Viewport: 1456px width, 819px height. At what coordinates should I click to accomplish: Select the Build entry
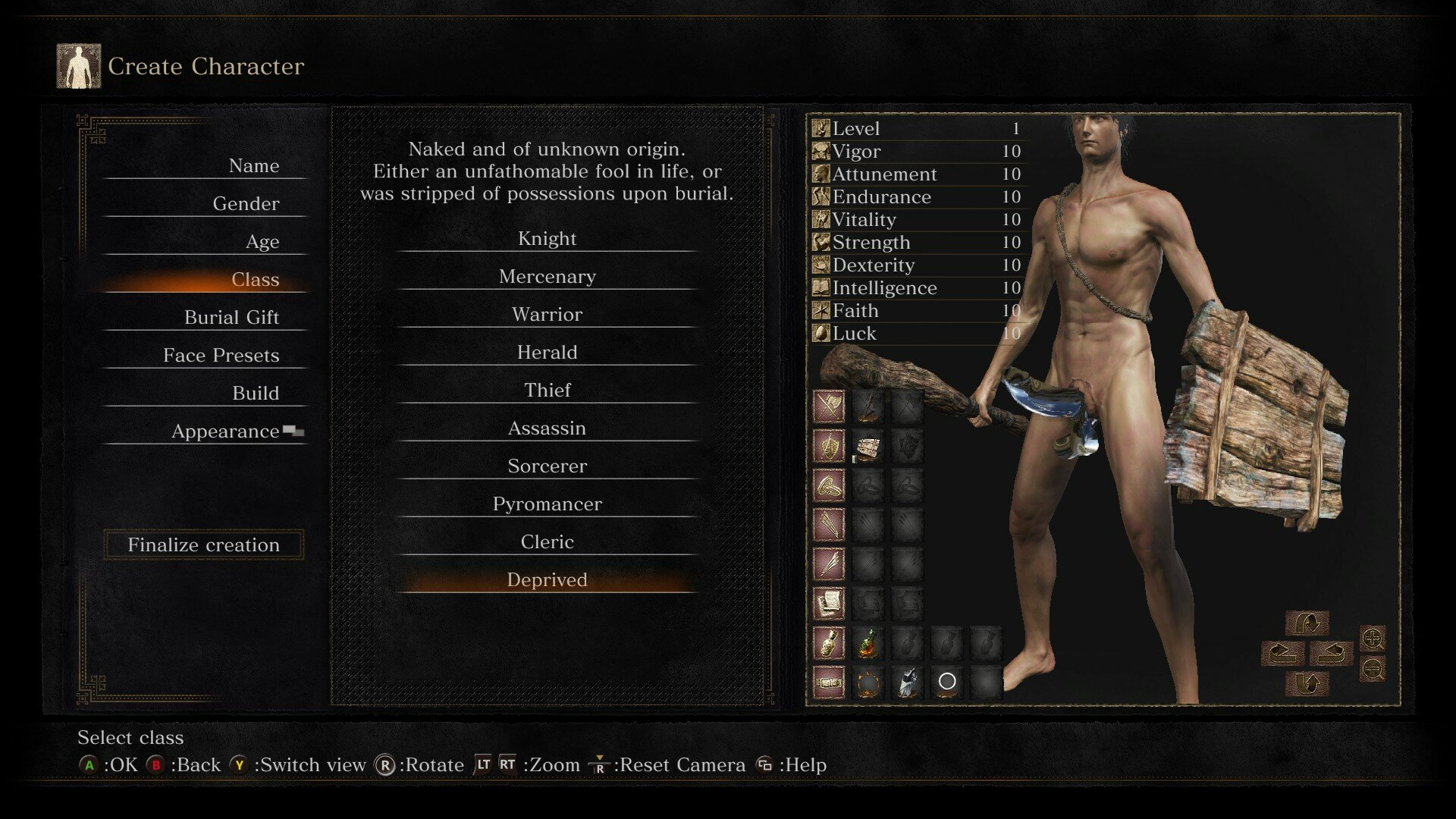point(256,394)
